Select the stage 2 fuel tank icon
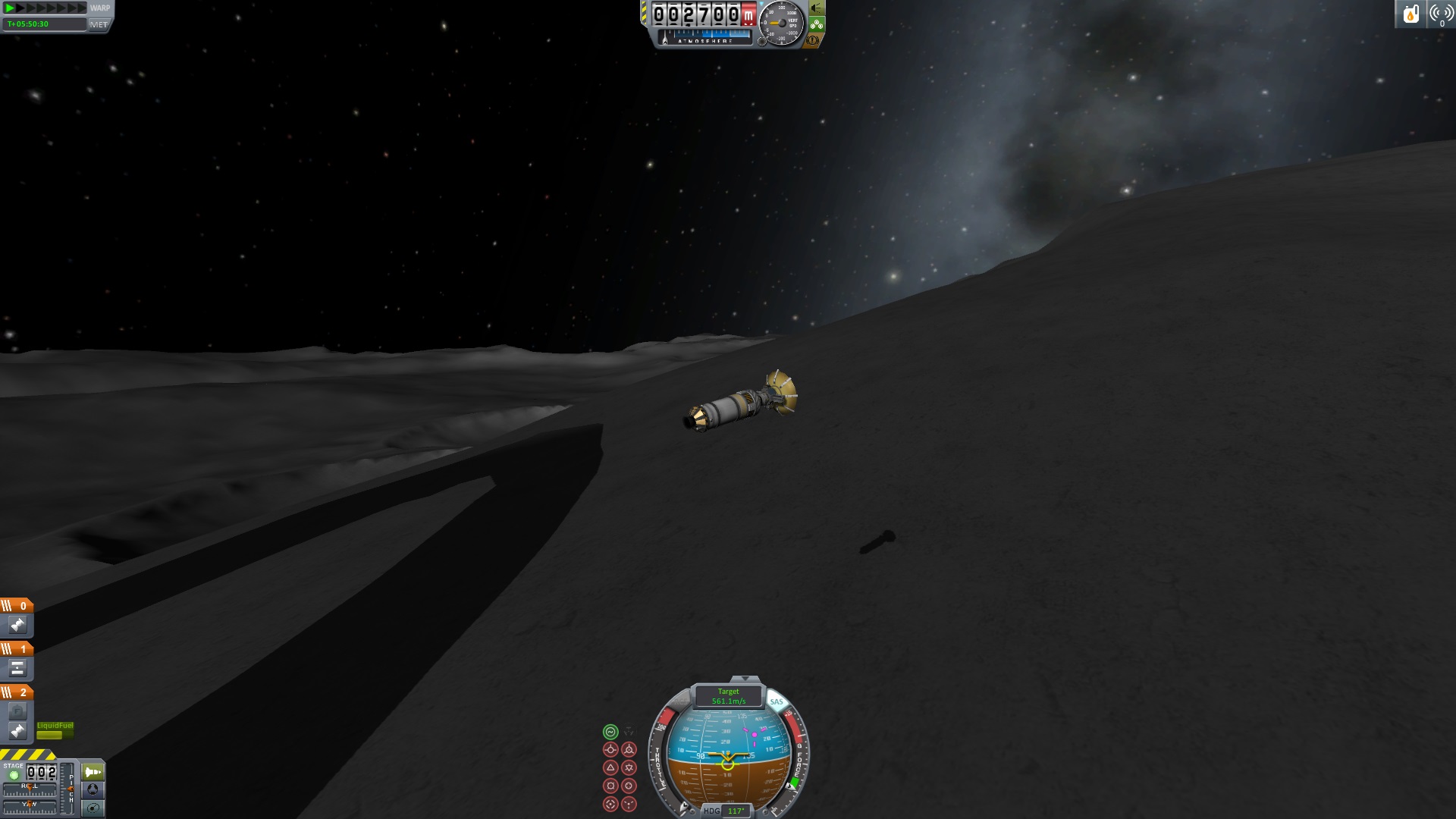1456x819 pixels. click(x=17, y=711)
